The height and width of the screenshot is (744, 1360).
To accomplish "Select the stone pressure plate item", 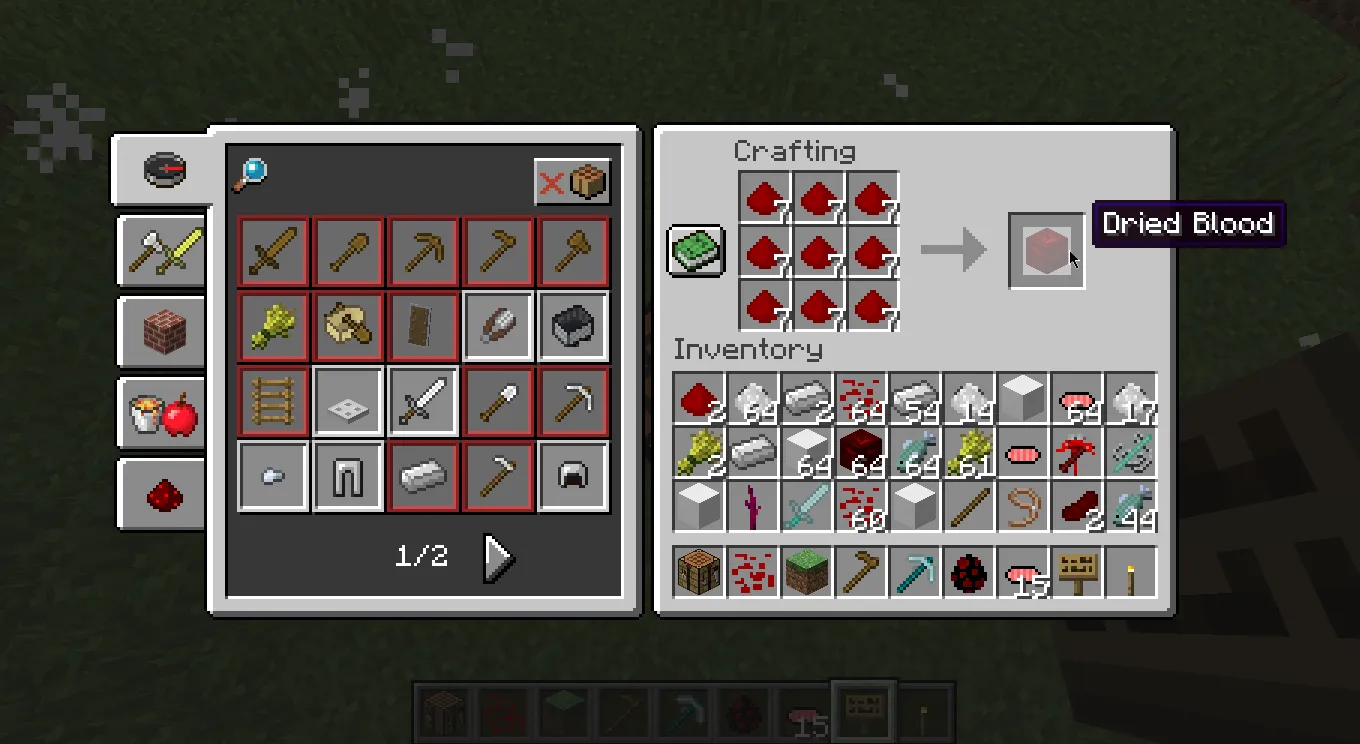I will (347, 399).
